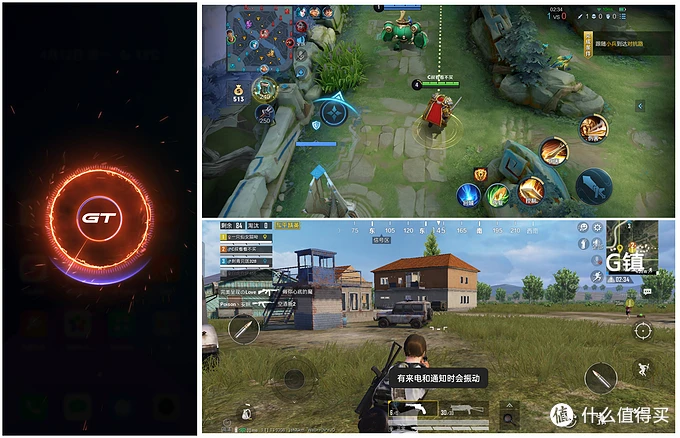Screen dimensions: 680x438
Task: Fire using the left bullet button
Action: pyautogui.click(x=244, y=329)
